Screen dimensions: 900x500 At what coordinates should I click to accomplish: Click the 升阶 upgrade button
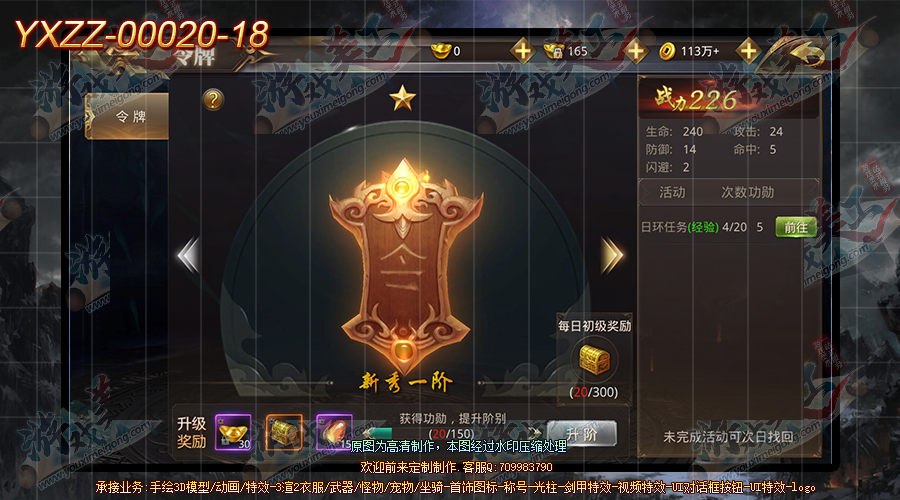coord(581,433)
